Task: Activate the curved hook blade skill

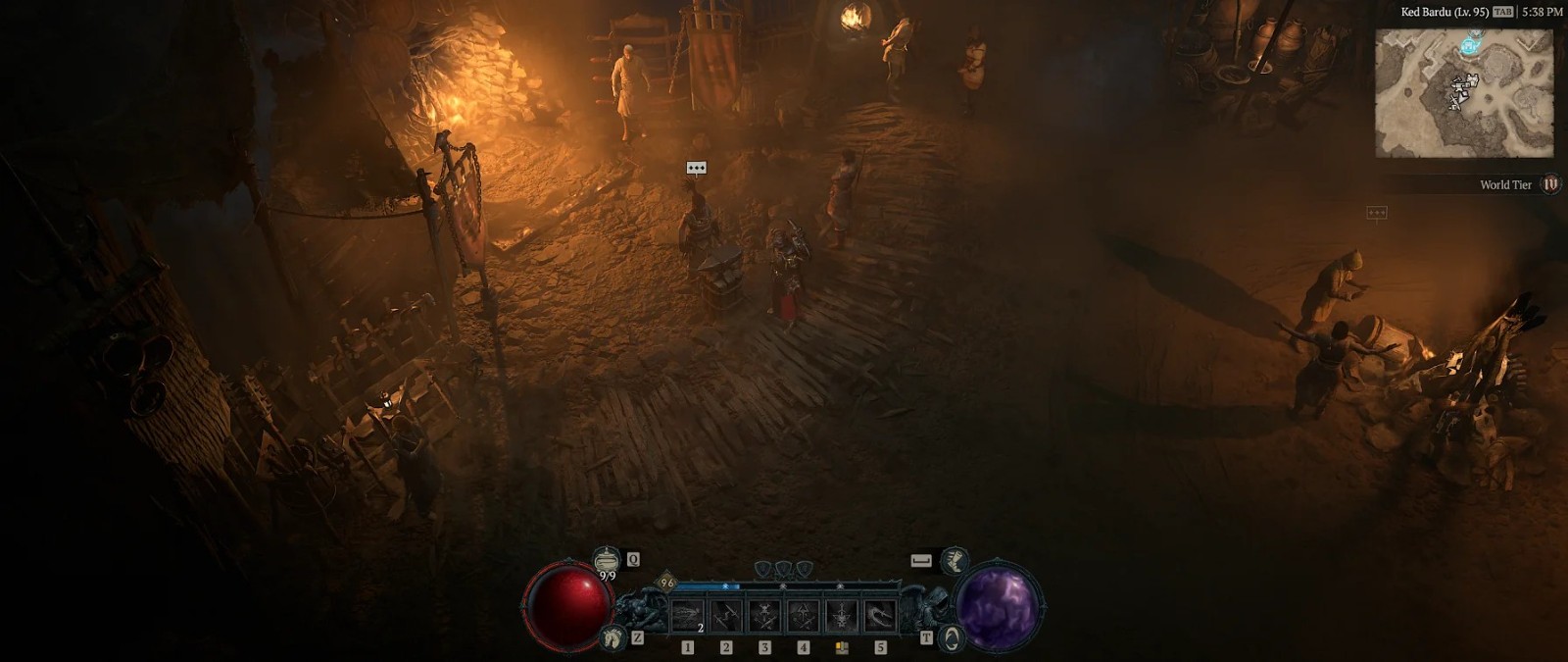Action: (x=880, y=616)
